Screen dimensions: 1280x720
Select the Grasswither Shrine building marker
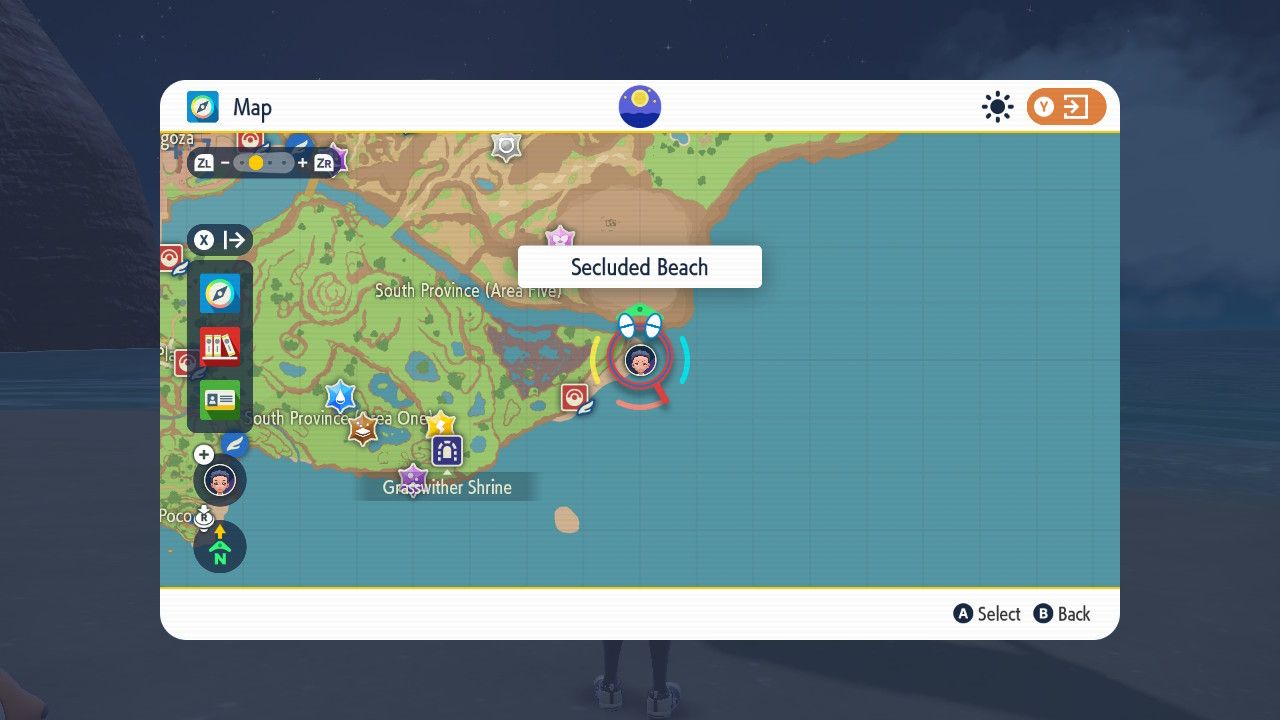445,450
